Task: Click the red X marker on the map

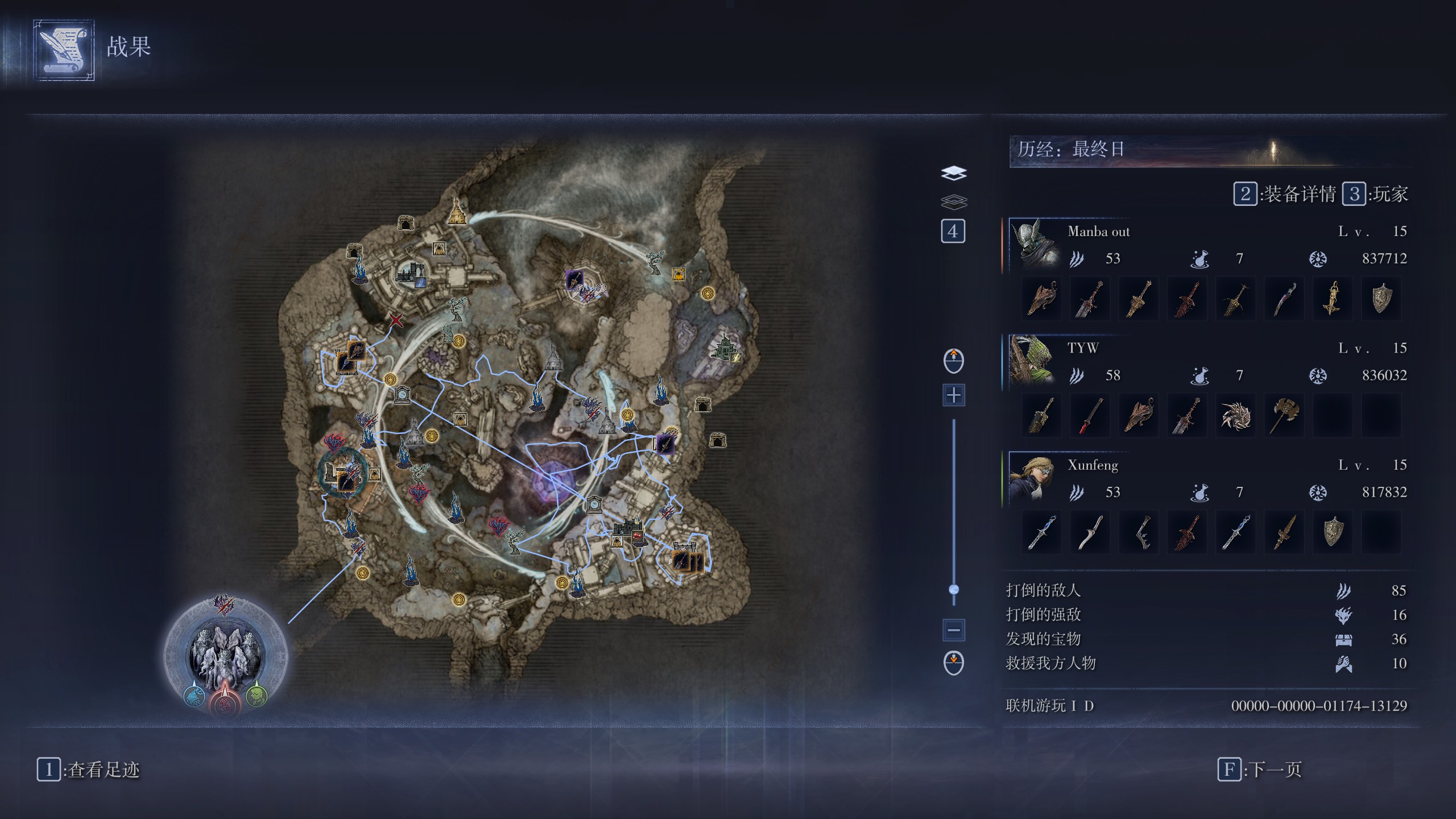Action: pyautogui.click(x=396, y=321)
